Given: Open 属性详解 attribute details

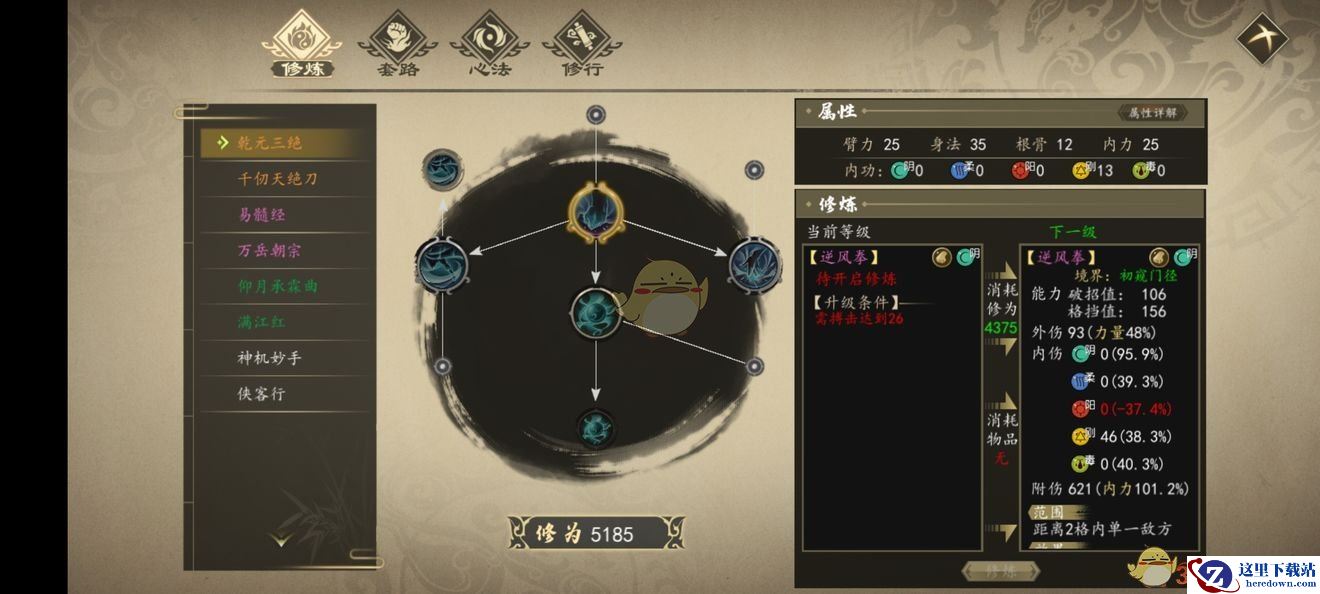Looking at the screenshot, I should (x=1152, y=113).
